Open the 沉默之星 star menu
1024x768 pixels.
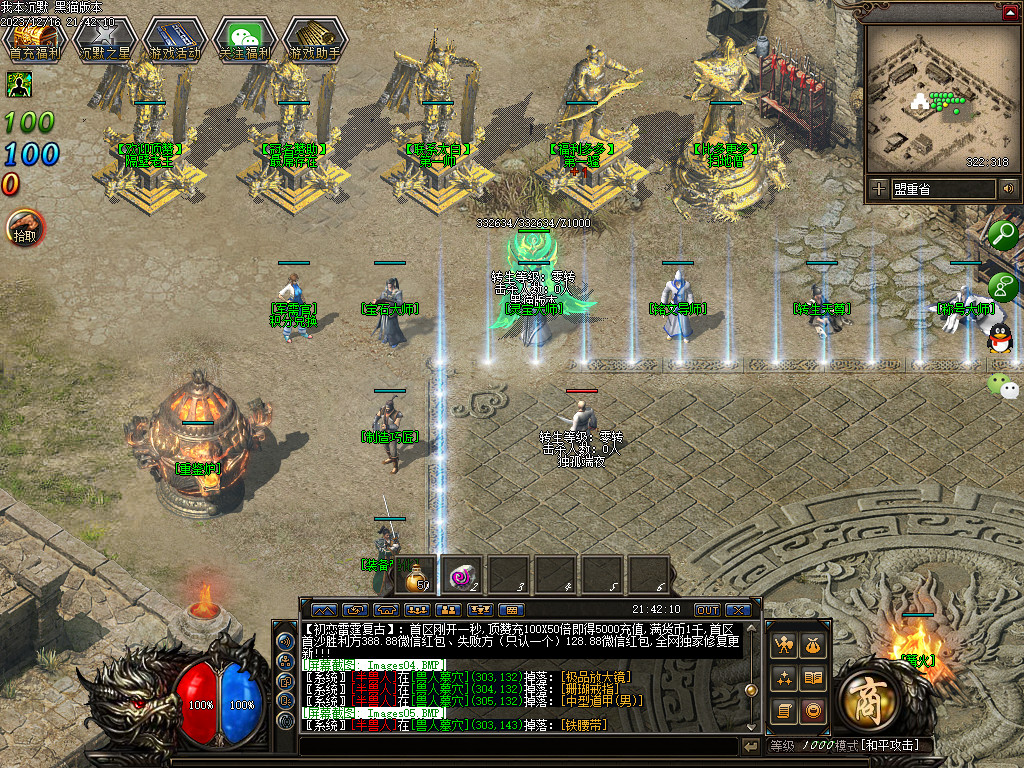(105, 38)
